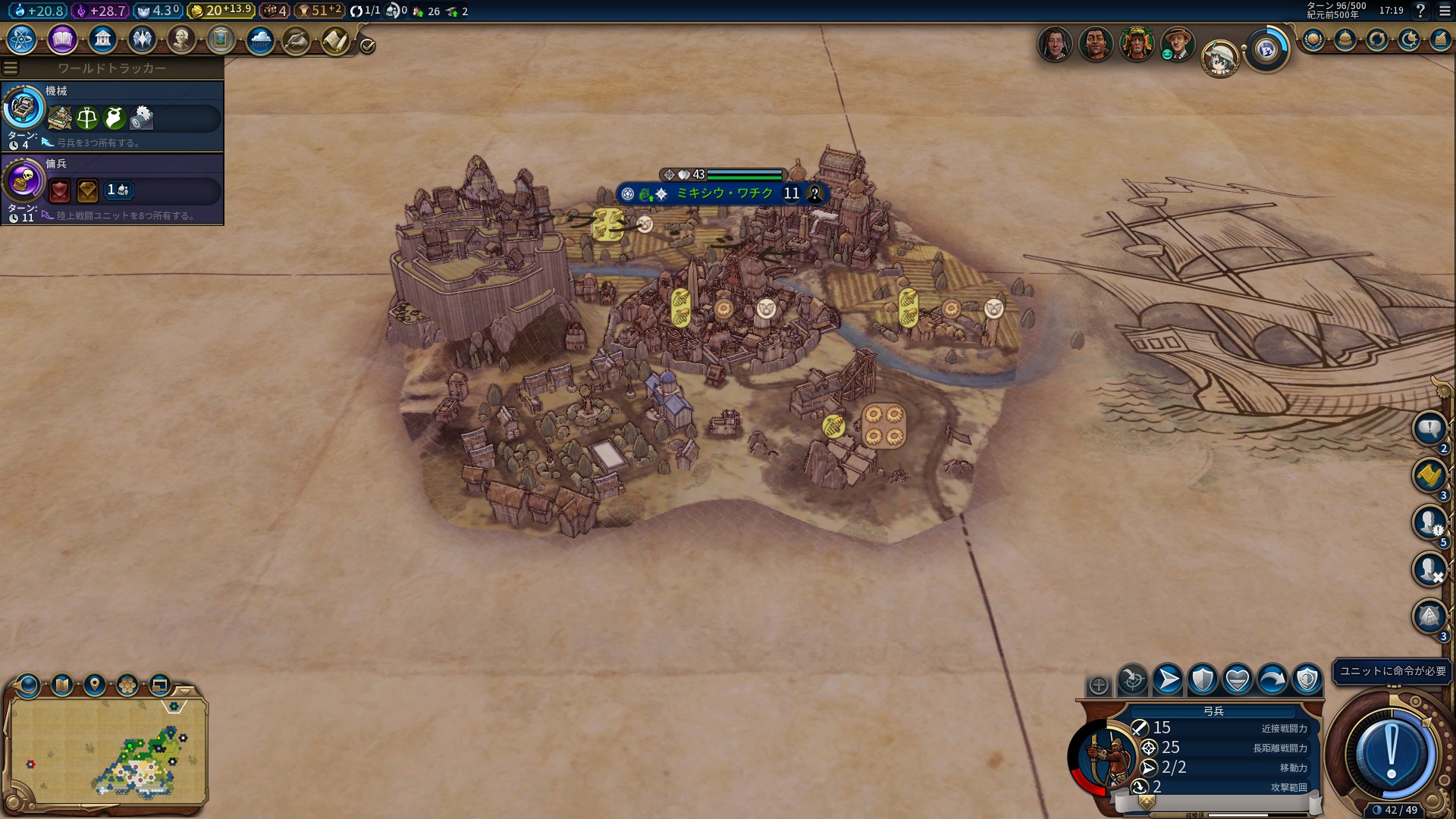
Task: Select the 機械 research in progress panel
Action: point(112,116)
